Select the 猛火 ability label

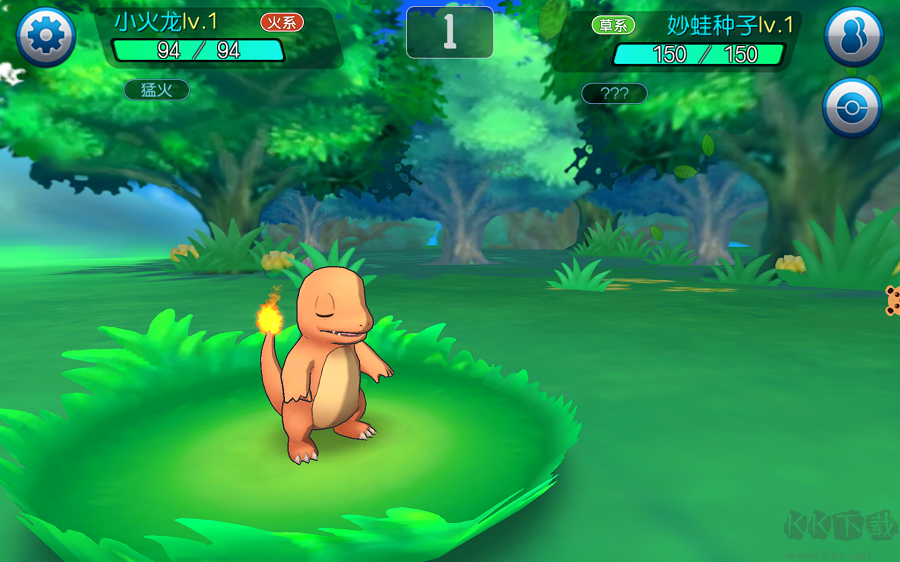156,90
